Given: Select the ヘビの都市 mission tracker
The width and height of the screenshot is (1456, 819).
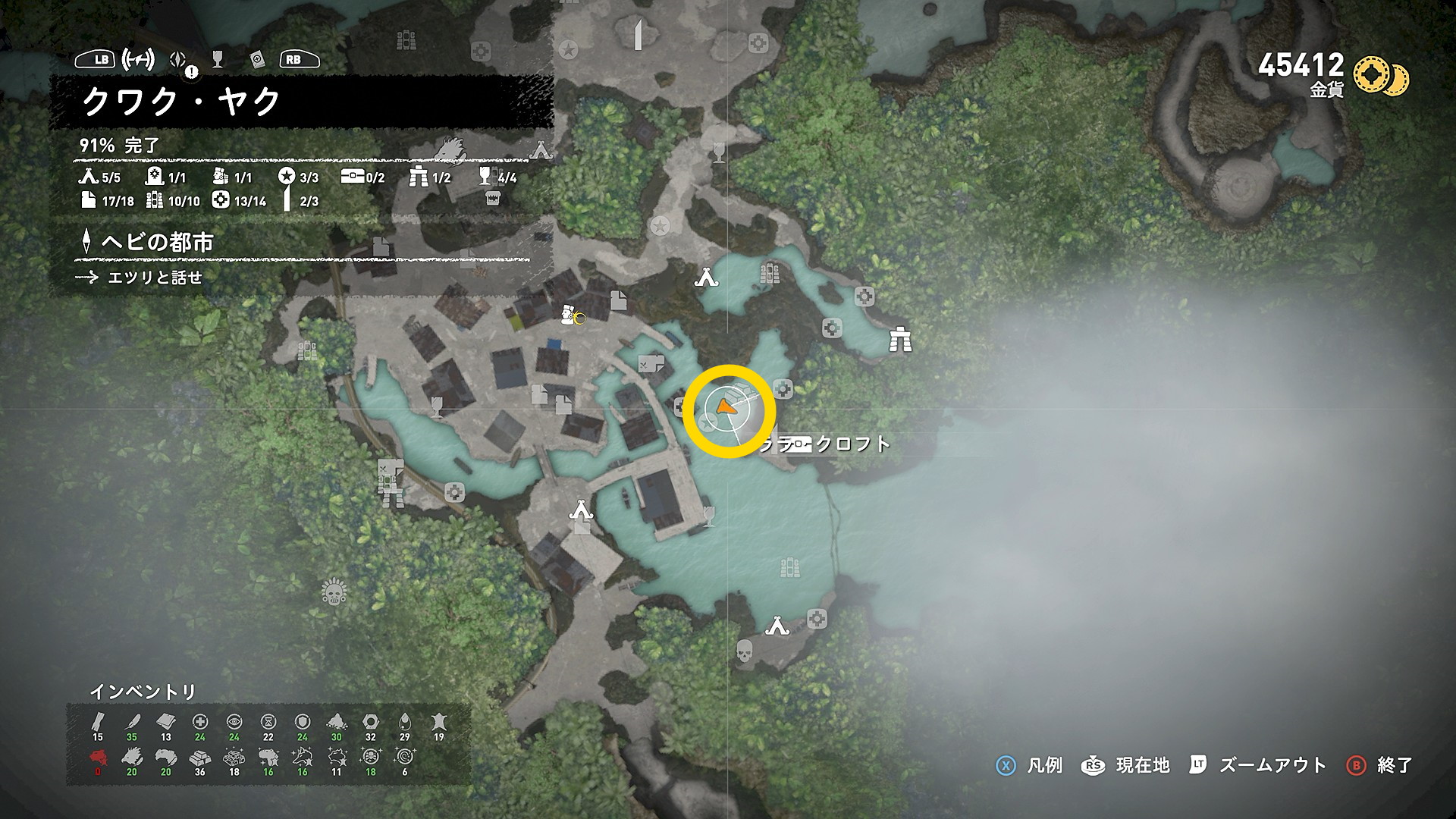Looking at the screenshot, I should pyautogui.click(x=157, y=242).
